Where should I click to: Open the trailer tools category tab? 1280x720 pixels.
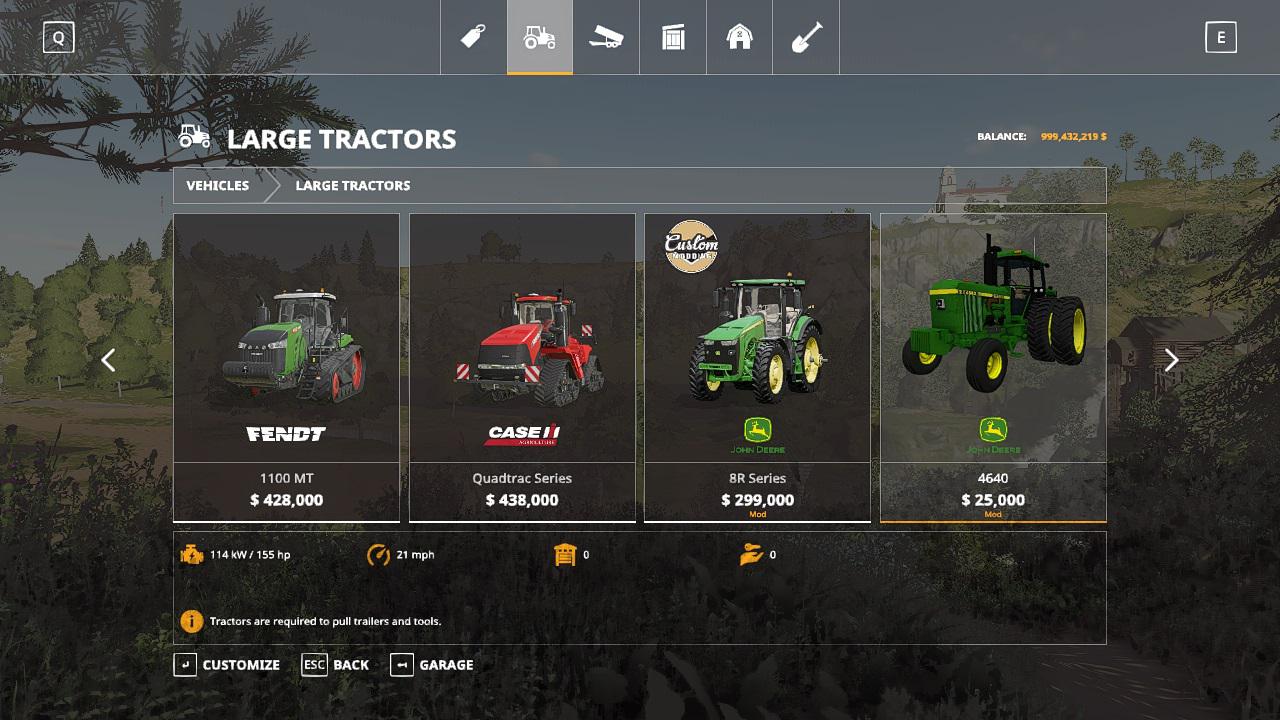(606, 38)
